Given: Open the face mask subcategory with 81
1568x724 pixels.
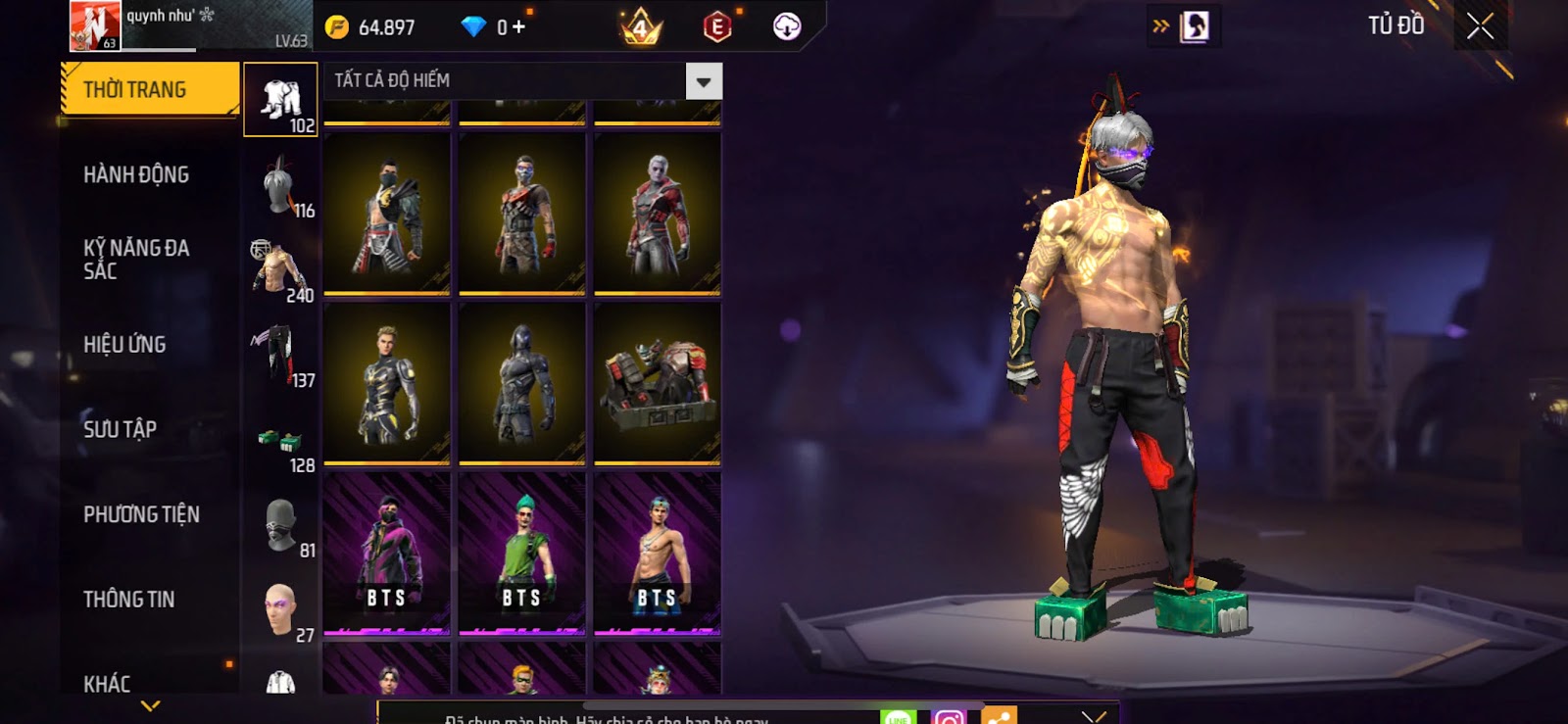Looking at the screenshot, I should [x=280, y=525].
